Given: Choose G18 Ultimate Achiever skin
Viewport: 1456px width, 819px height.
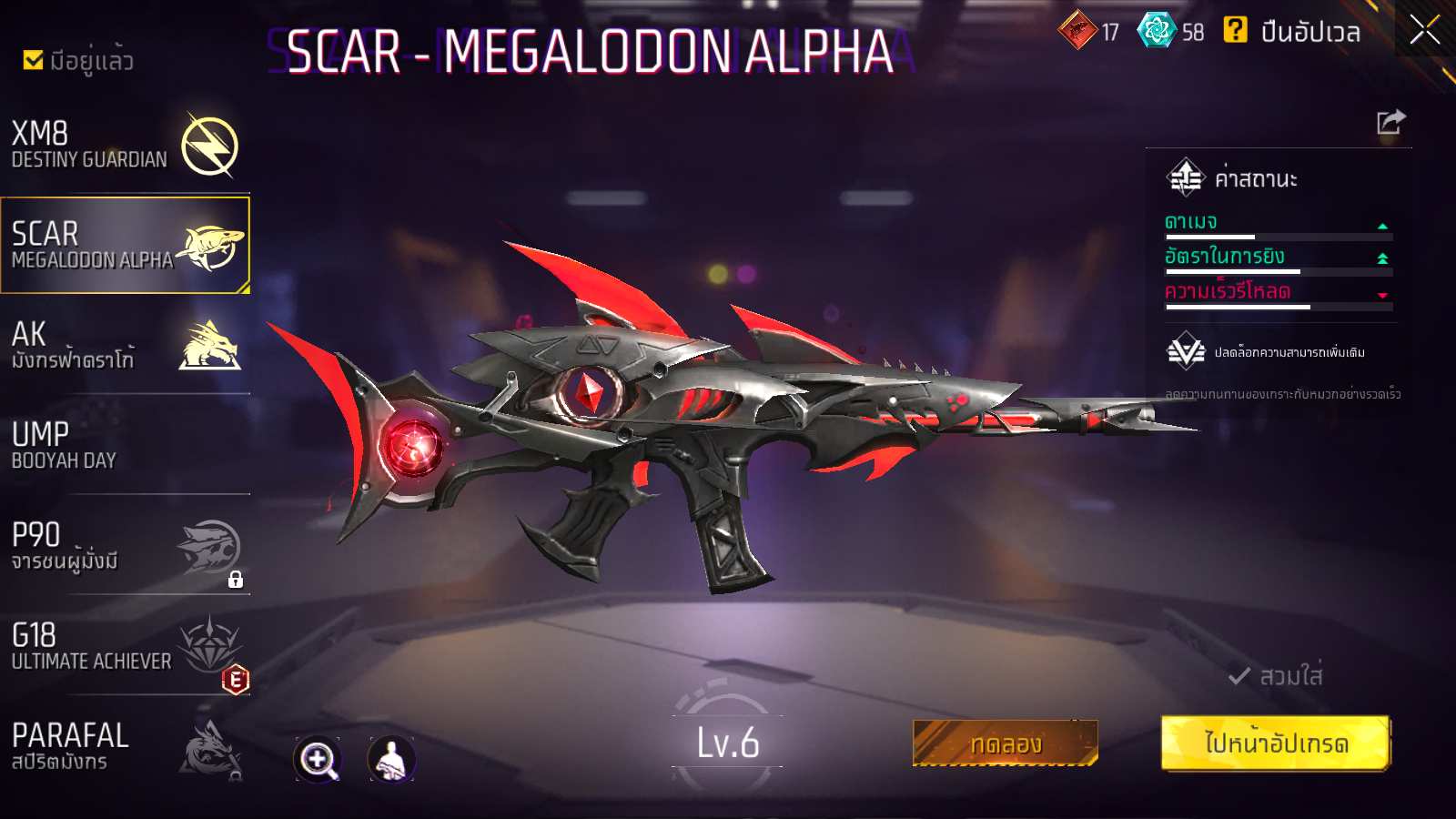Looking at the screenshot, I should tap(125, 646).
